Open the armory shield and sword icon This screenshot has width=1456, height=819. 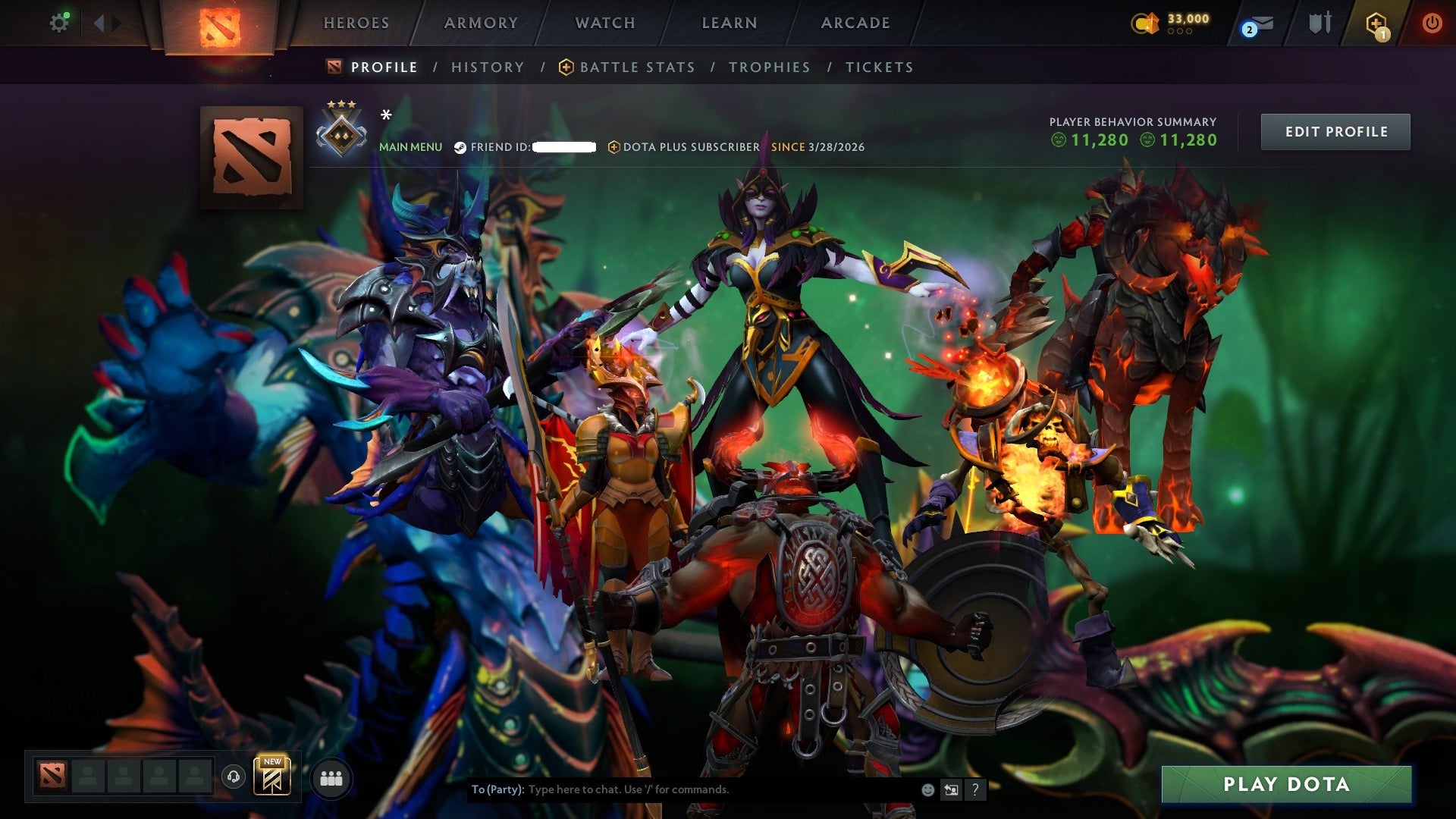[1319, 23]
